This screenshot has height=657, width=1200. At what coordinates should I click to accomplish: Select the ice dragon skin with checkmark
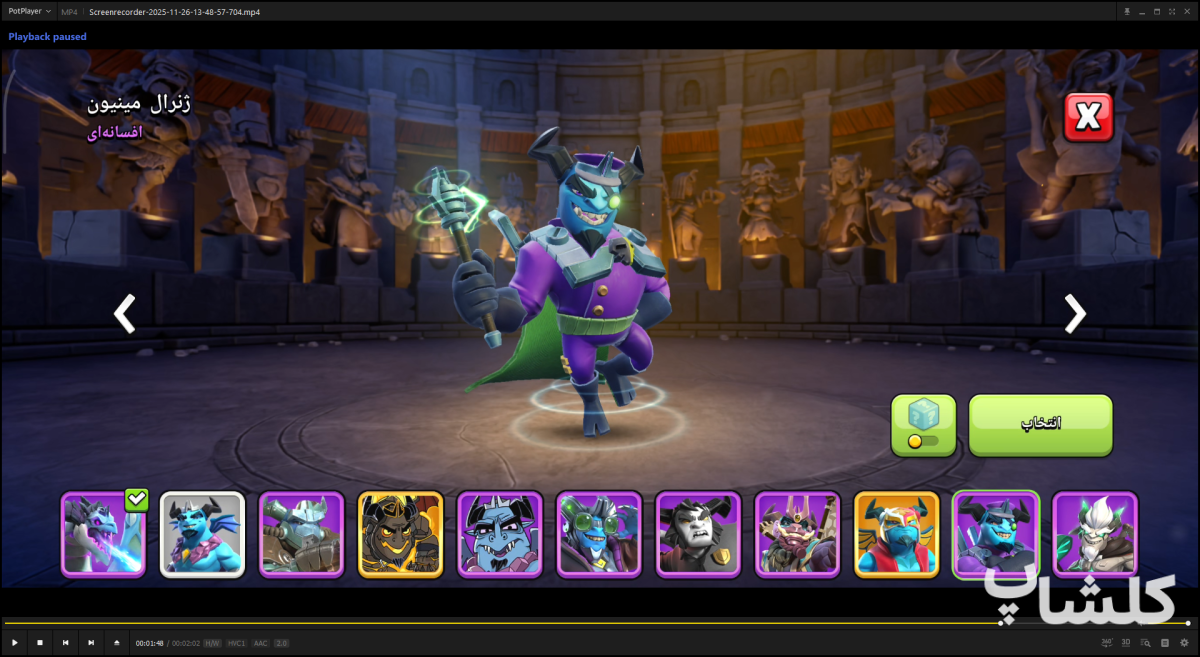coord(104,535)
